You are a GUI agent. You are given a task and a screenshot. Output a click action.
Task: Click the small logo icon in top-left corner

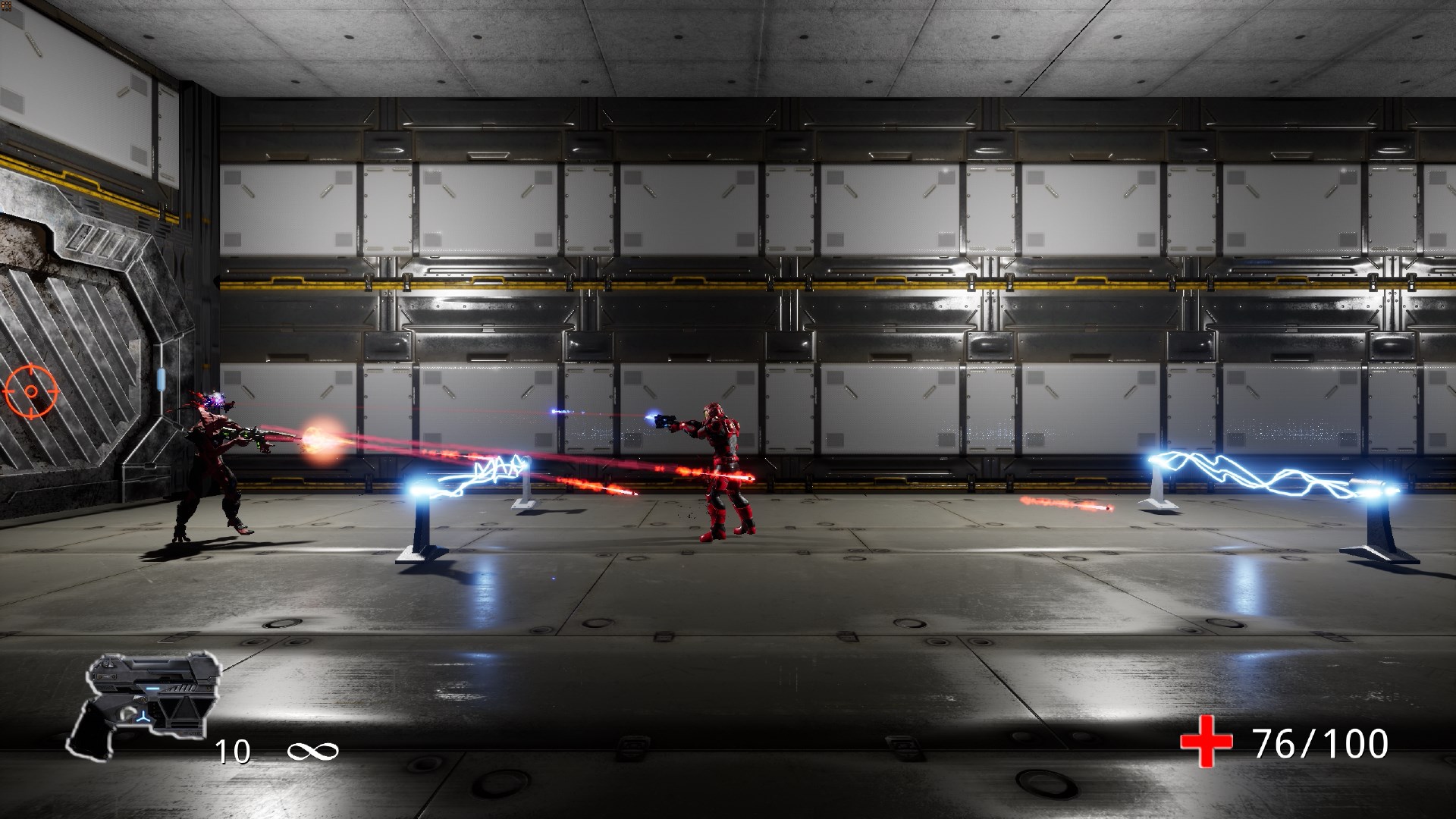[6, 5]
